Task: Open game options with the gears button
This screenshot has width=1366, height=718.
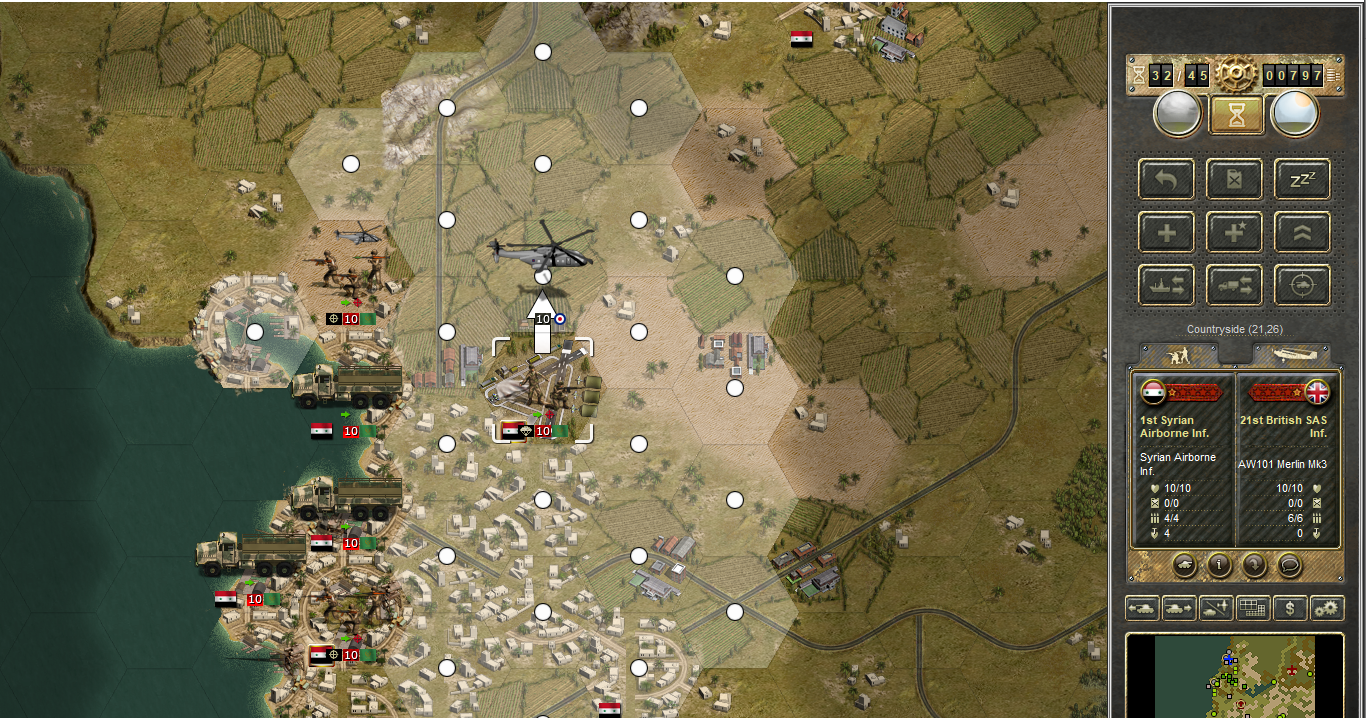Action: click(1327, 607)
